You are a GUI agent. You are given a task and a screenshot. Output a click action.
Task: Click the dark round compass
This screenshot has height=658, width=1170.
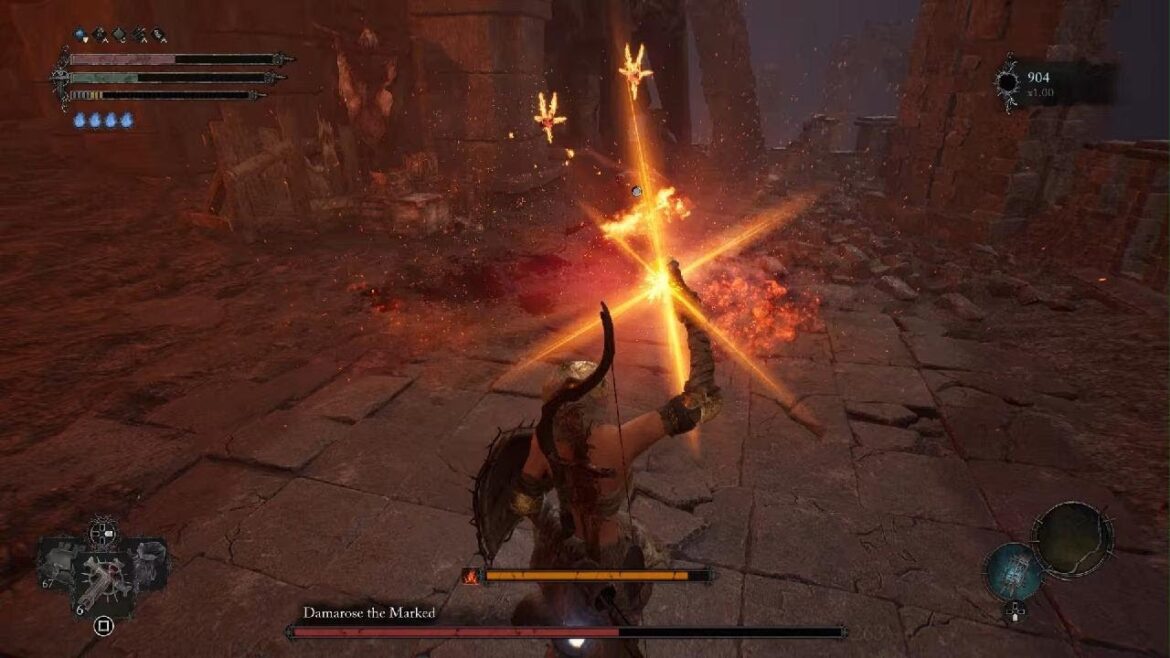(1071, 540)
